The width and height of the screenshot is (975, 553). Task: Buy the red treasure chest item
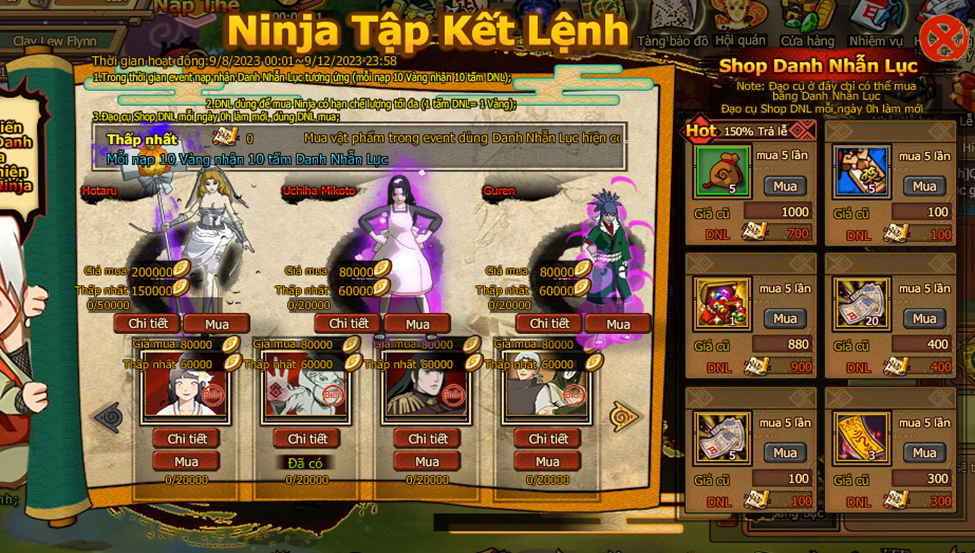click(785, 318)
